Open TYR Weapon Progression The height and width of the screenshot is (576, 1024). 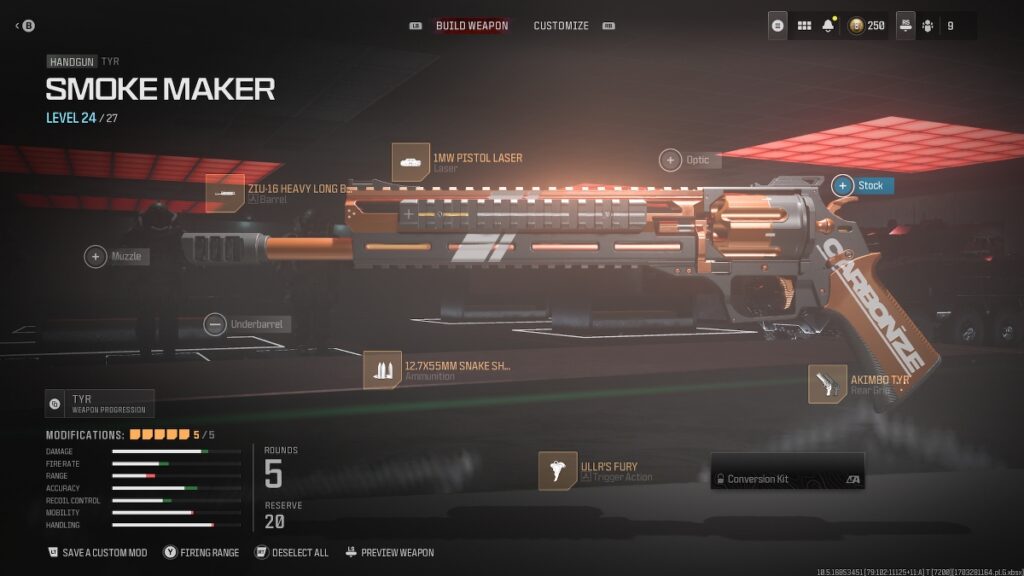tap(99, 403)
